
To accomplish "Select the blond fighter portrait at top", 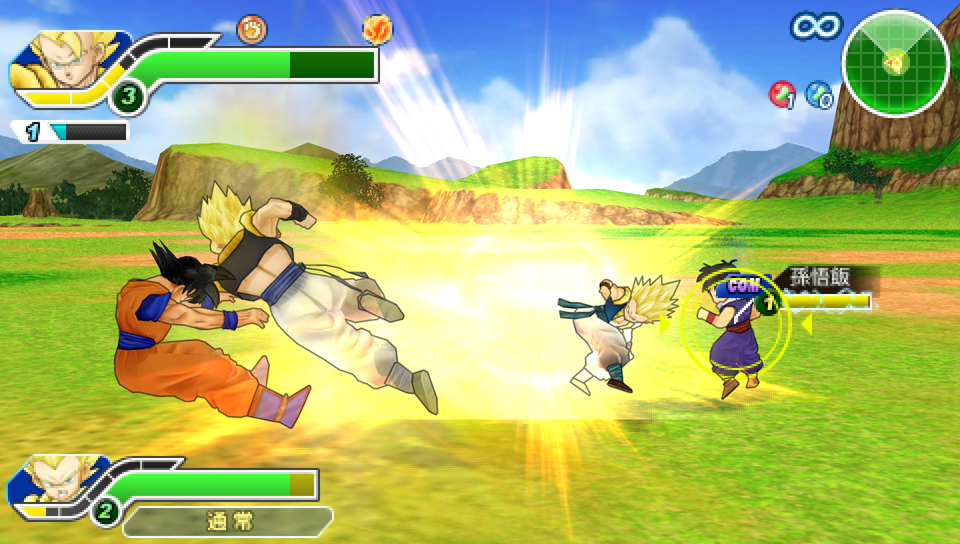I will (x=66, y=63).
